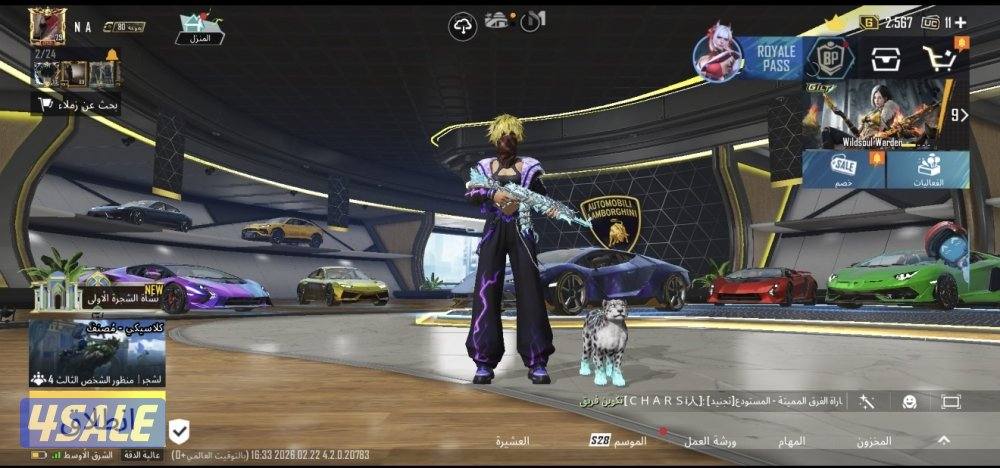Image resolution: width=1000 pixels, height=468 pixels.
Task: Open the Home (المنزل) building icon
Action: [199, 29]
